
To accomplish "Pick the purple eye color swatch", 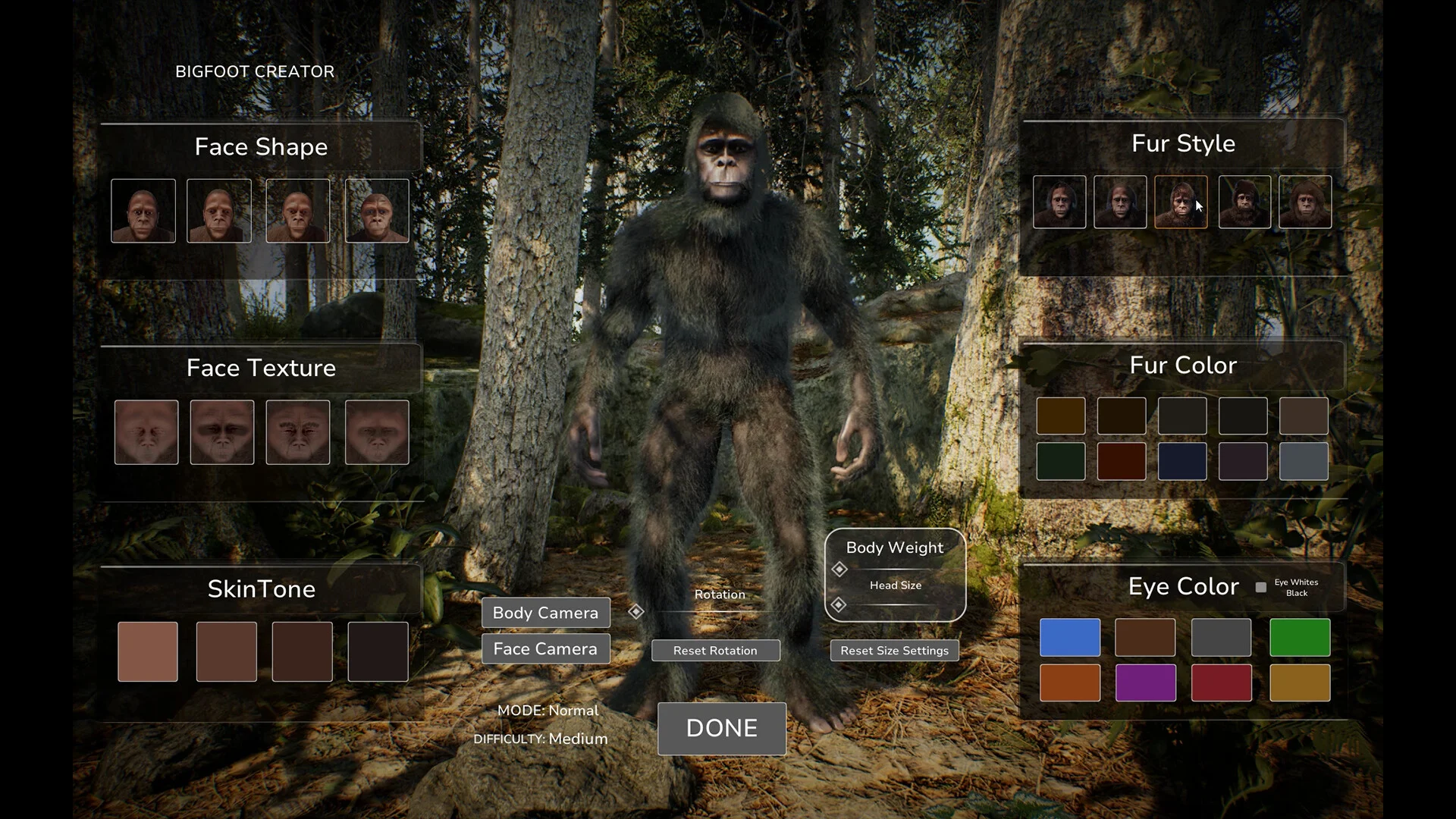I will [1145, 682].
